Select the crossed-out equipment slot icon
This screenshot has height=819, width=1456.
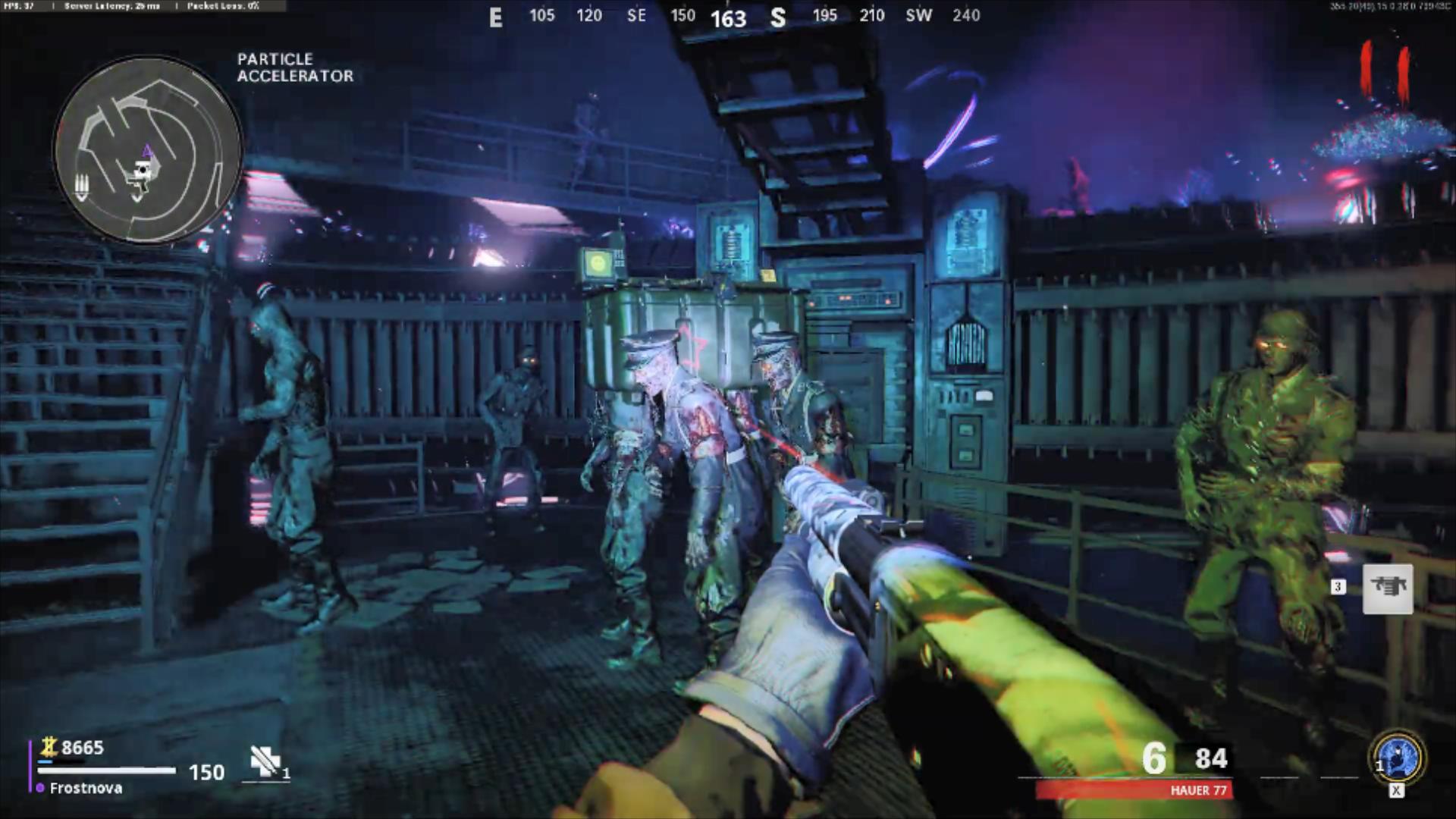[x=265, y=761]
